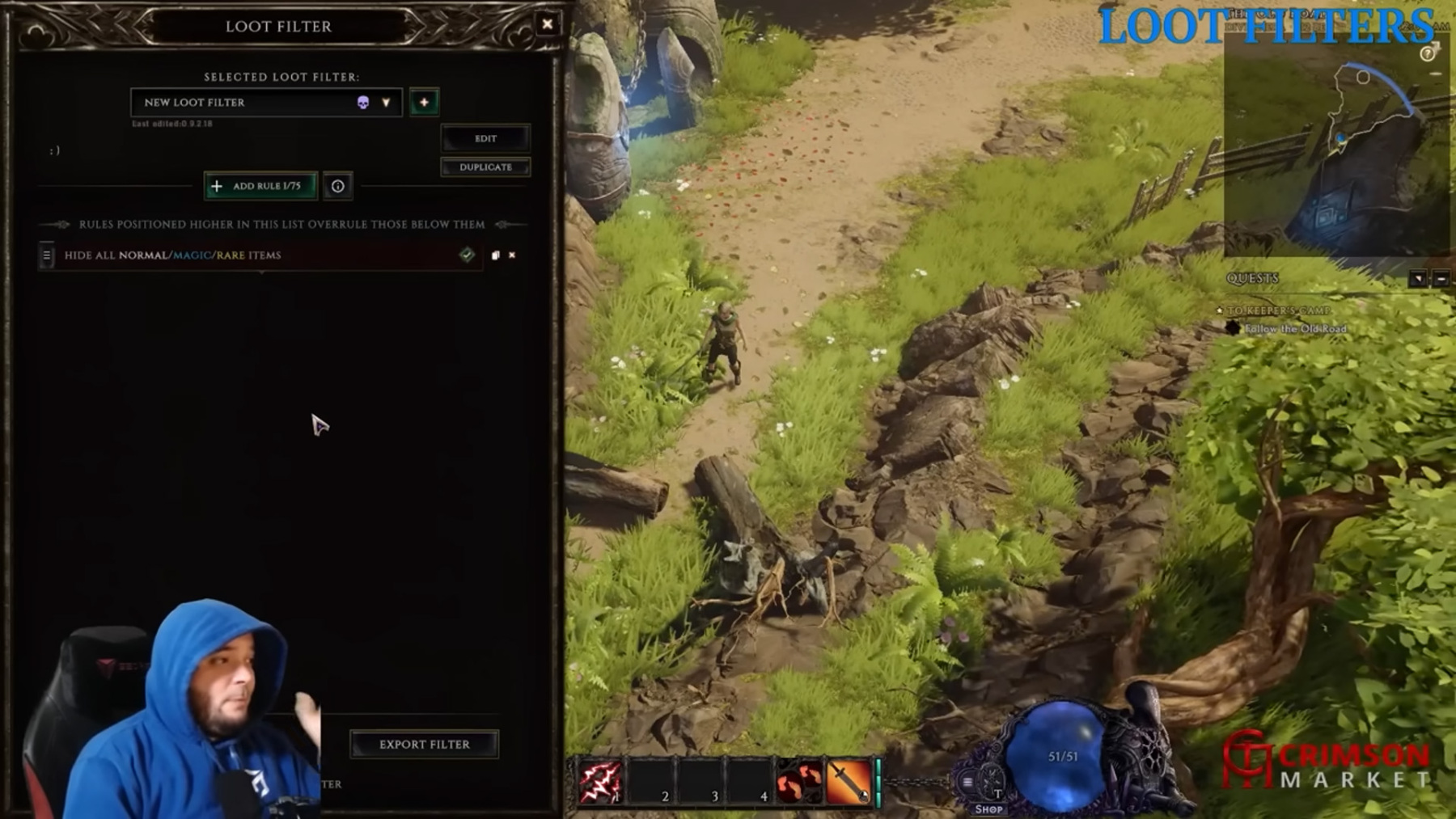Collapse the quest tracker with the minus toggle
Screen dimensions: 1456x819
point(1441,279)
